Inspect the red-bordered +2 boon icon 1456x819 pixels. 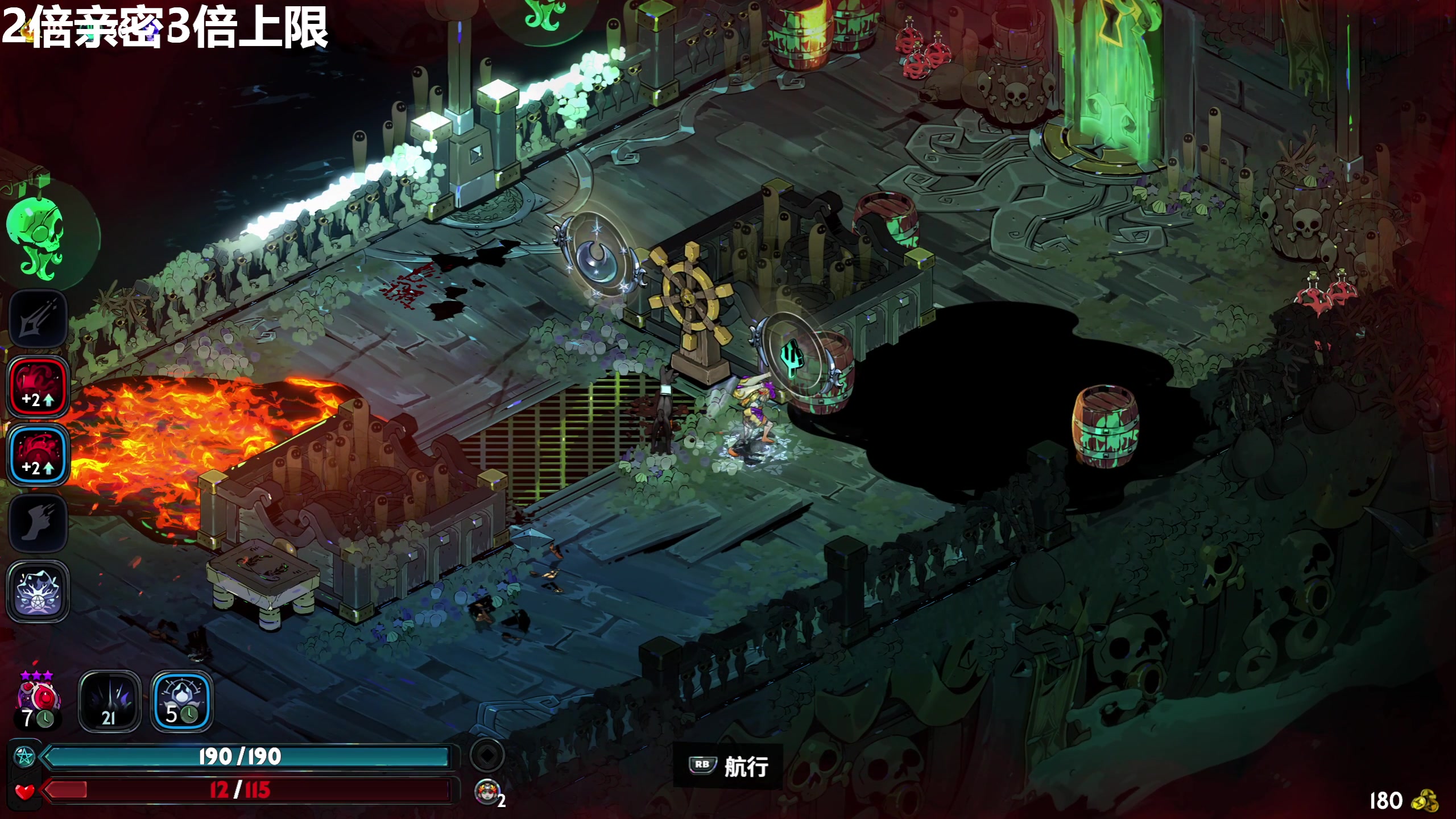pyautogui.click(x=38, y=387)
